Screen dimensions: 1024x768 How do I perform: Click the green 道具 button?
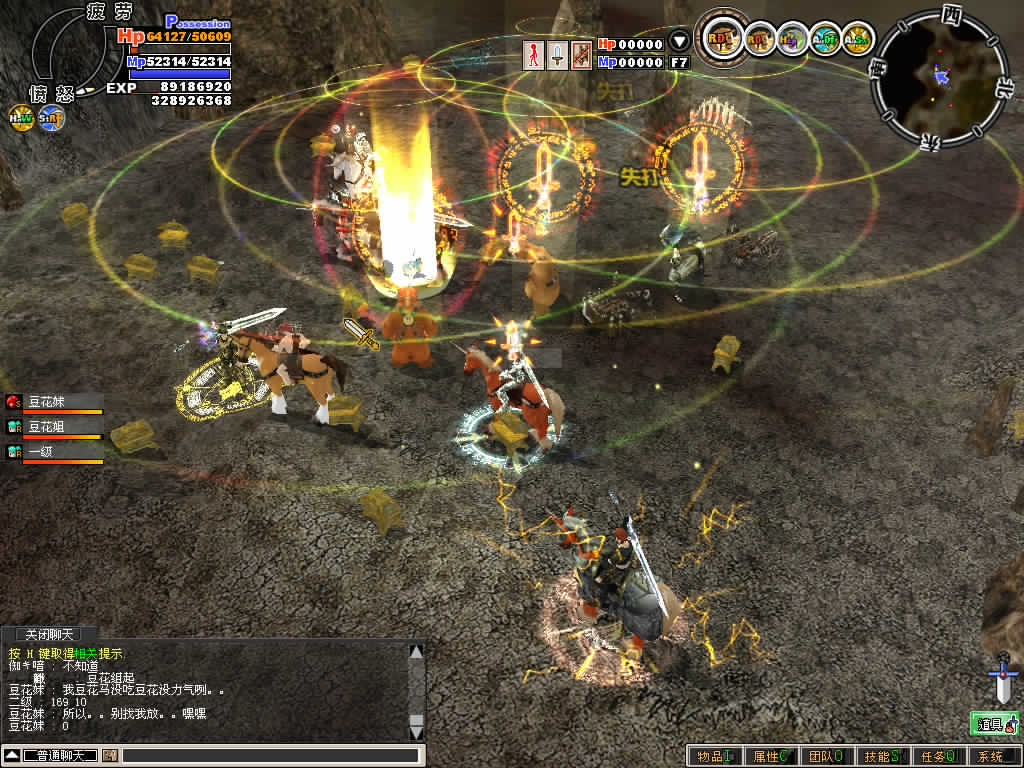point(994,724)
